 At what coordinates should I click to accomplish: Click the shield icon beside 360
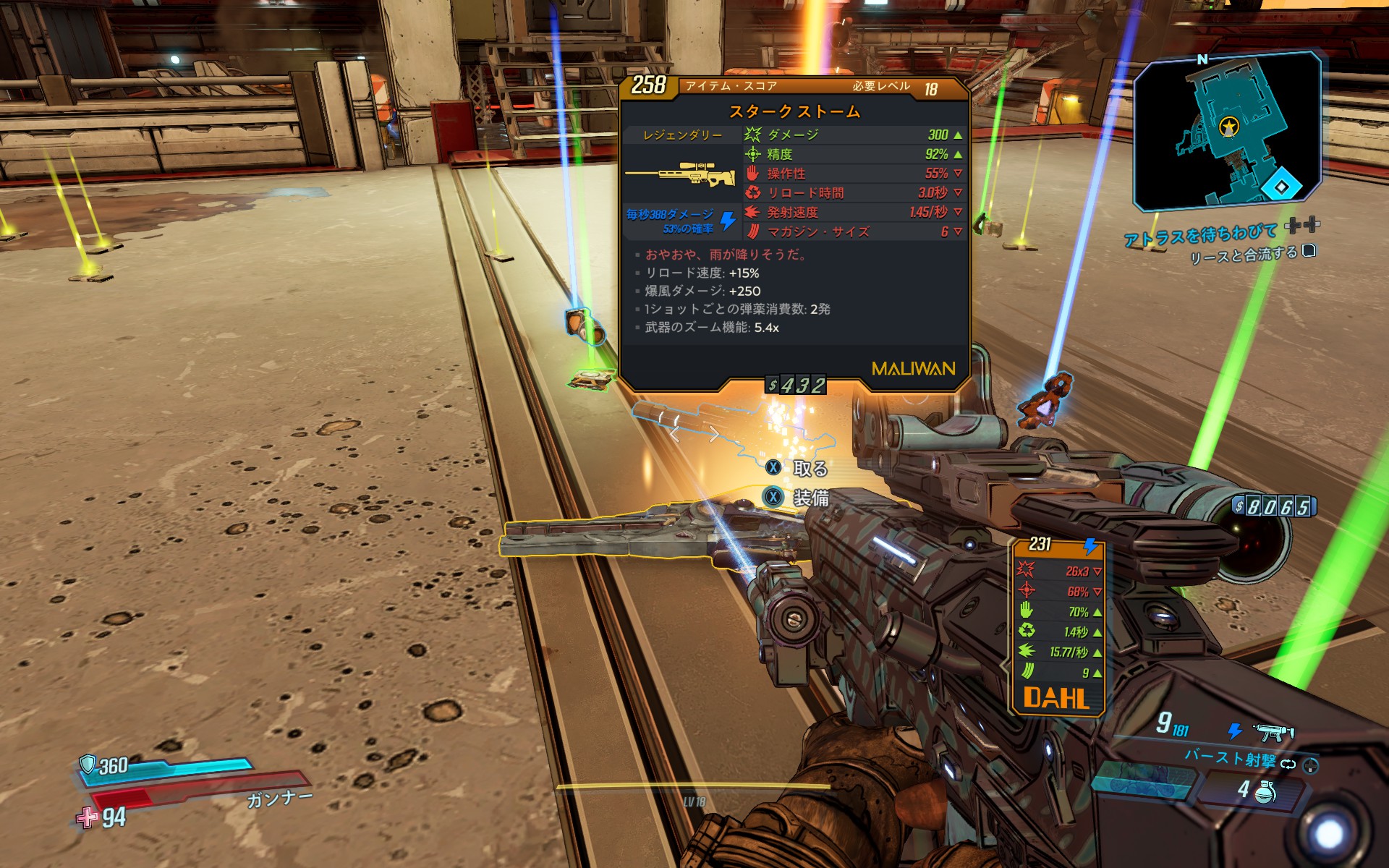tap(88, 763)
